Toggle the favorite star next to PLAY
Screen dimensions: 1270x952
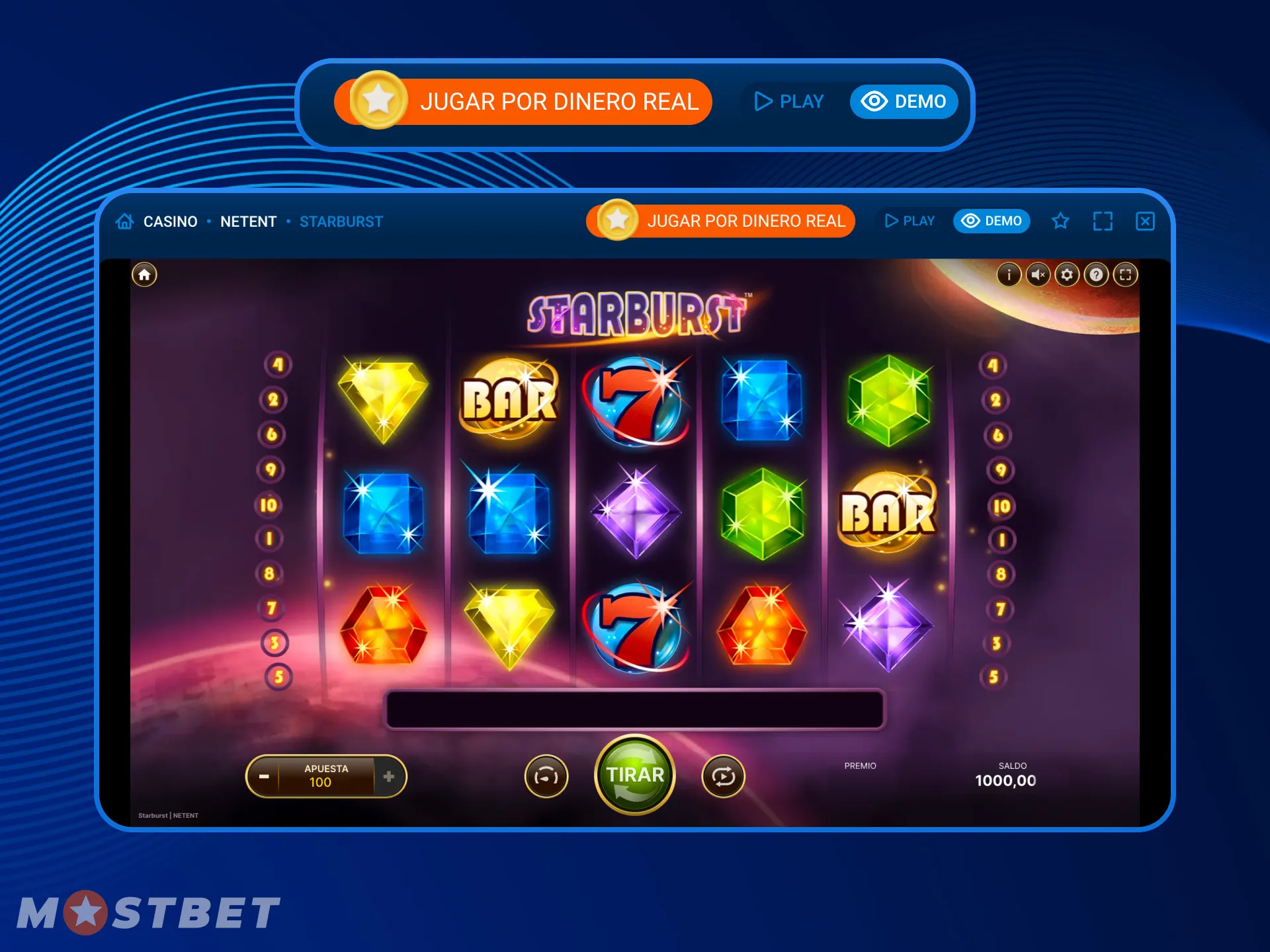click(x=1061, y=221)
